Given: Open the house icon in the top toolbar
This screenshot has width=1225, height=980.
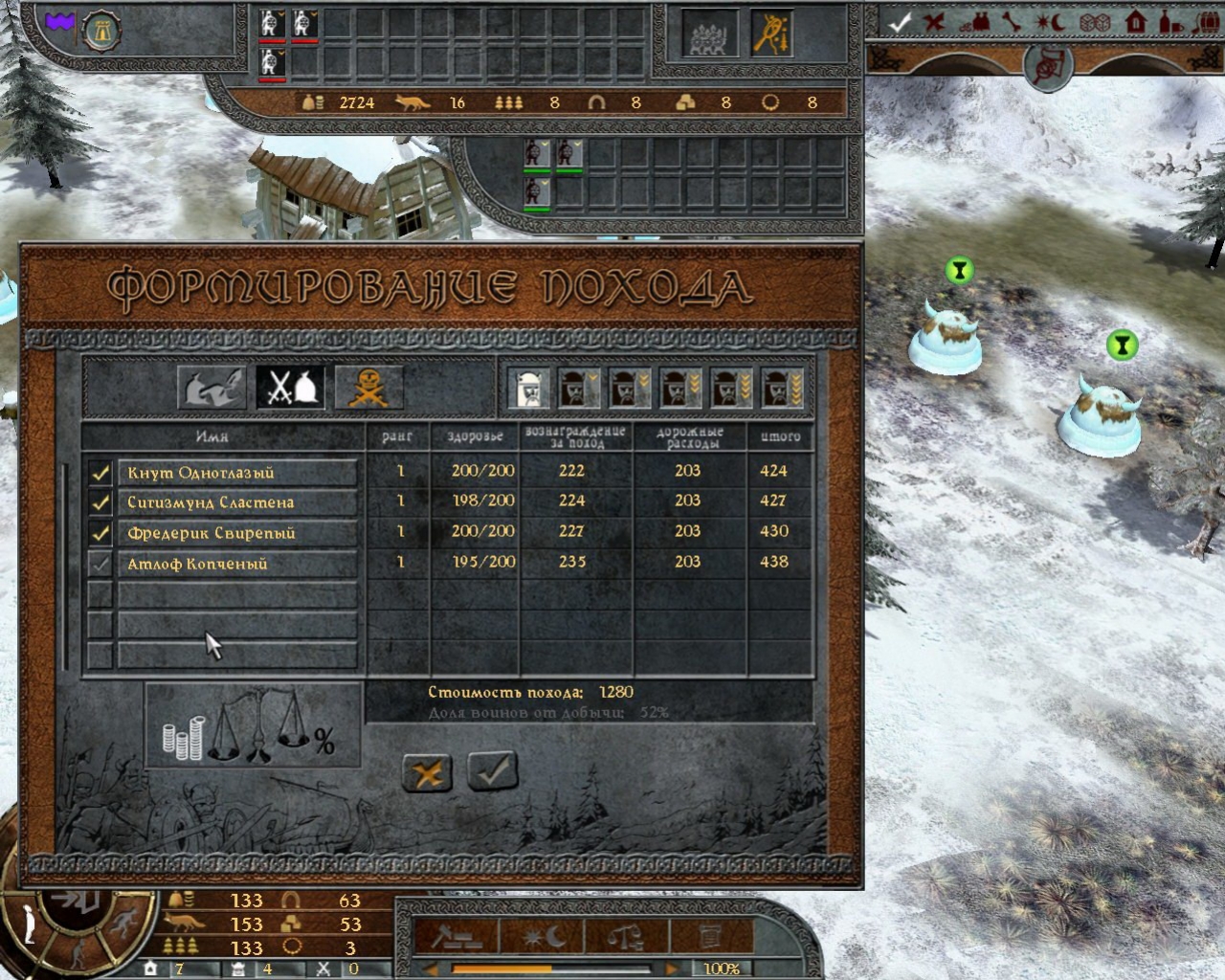Looking at the screenshot, I should [x=1136, y=22].
